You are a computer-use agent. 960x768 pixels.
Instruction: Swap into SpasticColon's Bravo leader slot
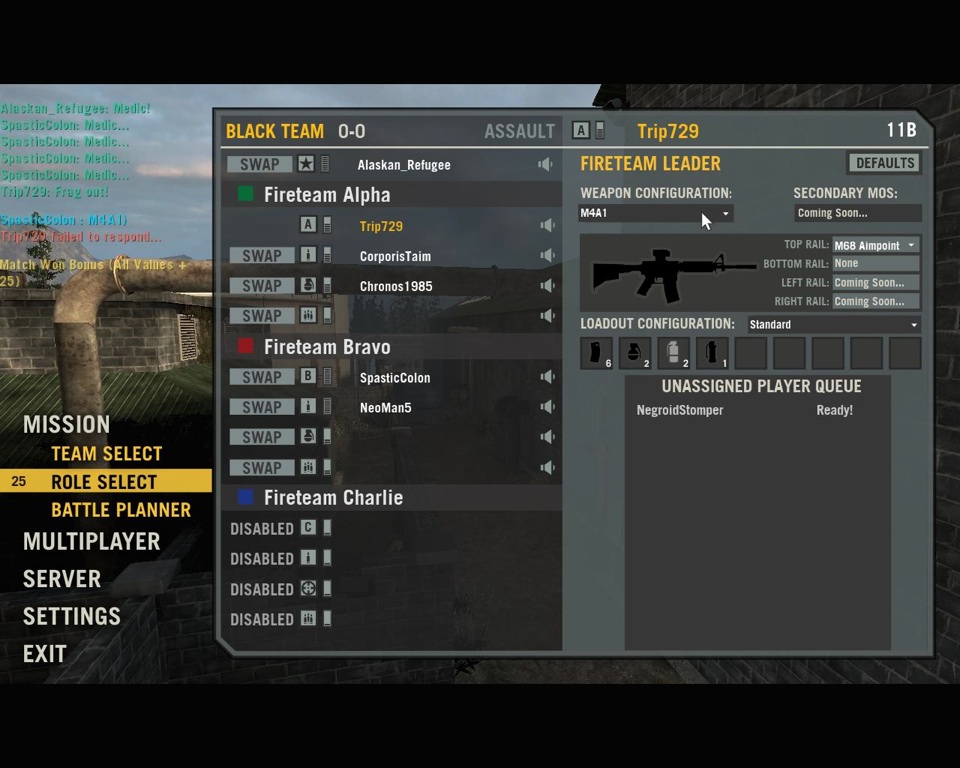pyautogui.click(x=260, y=377)
